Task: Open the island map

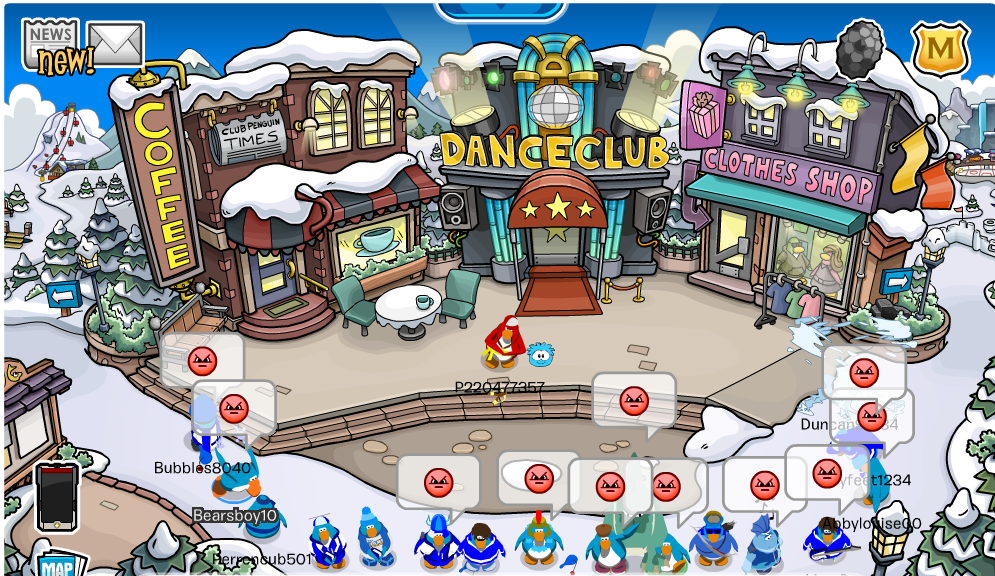Action: (60, 565)
